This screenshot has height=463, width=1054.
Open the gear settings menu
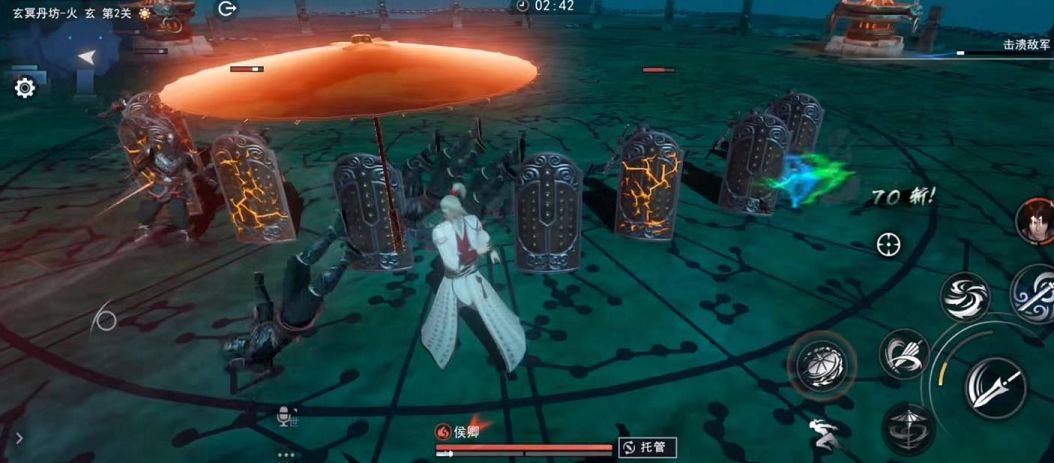click(25, 88)
